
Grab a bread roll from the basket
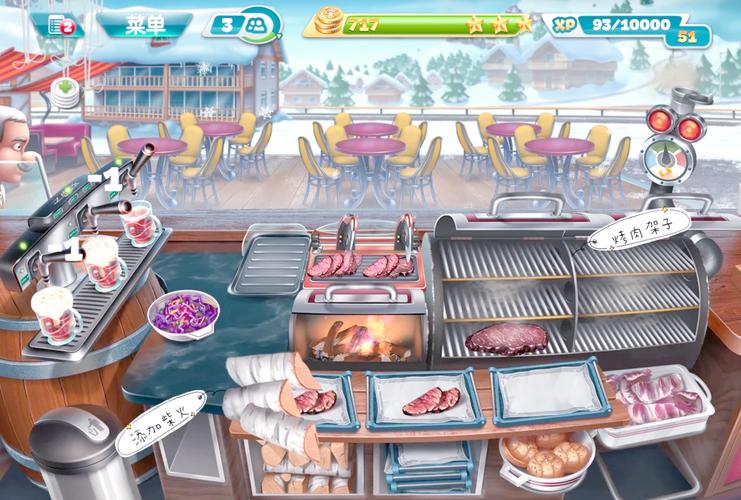(x=546, y=456)
